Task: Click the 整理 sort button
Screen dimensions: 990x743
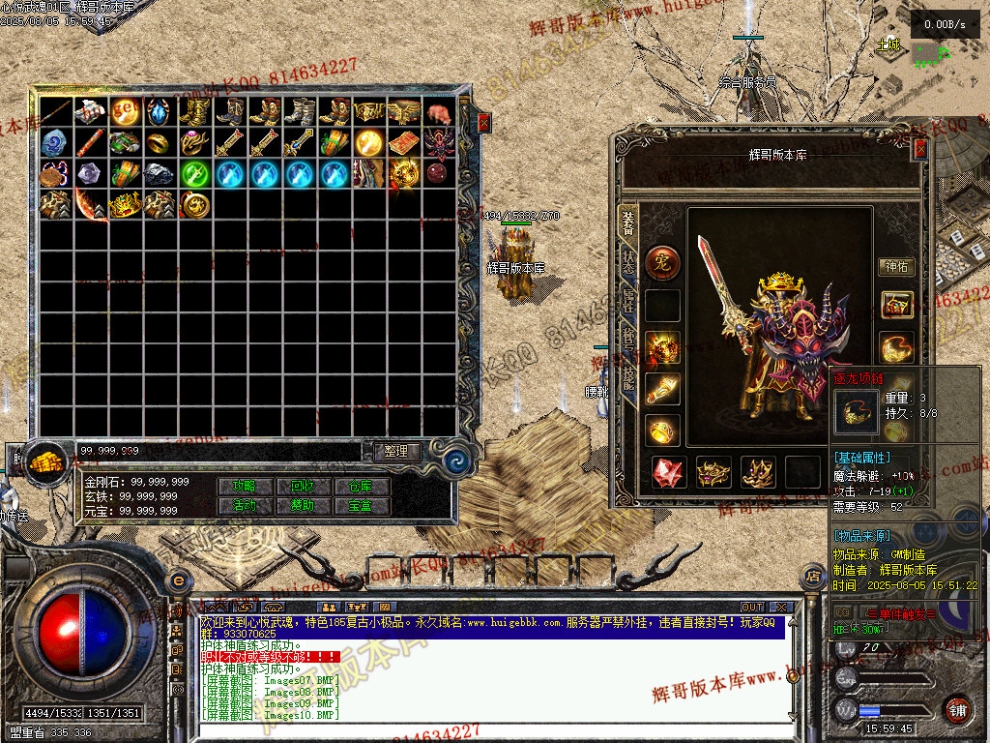Action: (396, 451)
